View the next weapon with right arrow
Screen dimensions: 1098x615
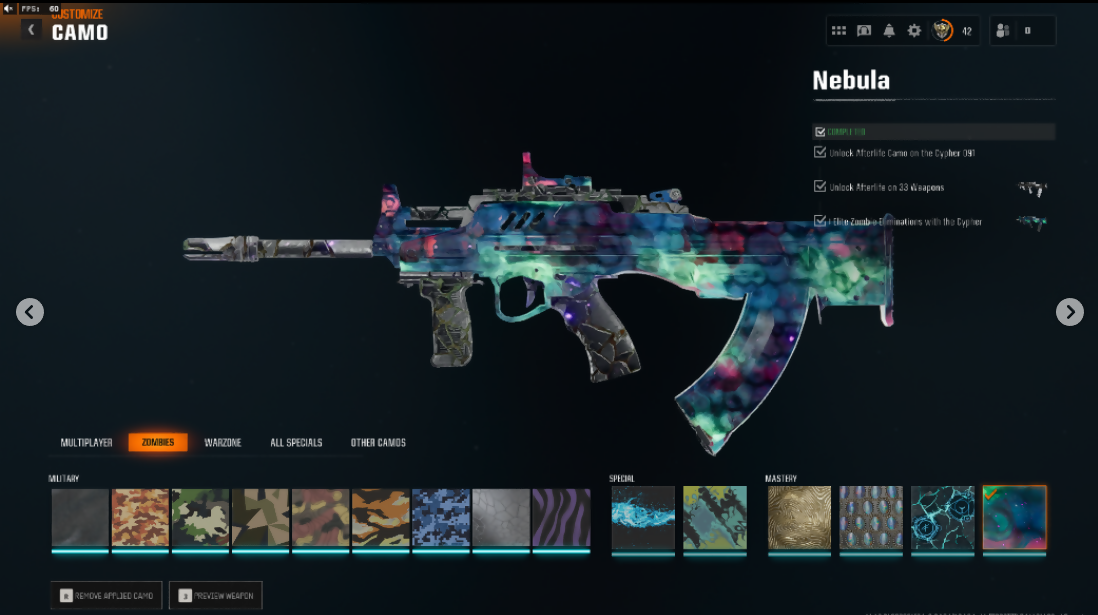coord(1069,312)
